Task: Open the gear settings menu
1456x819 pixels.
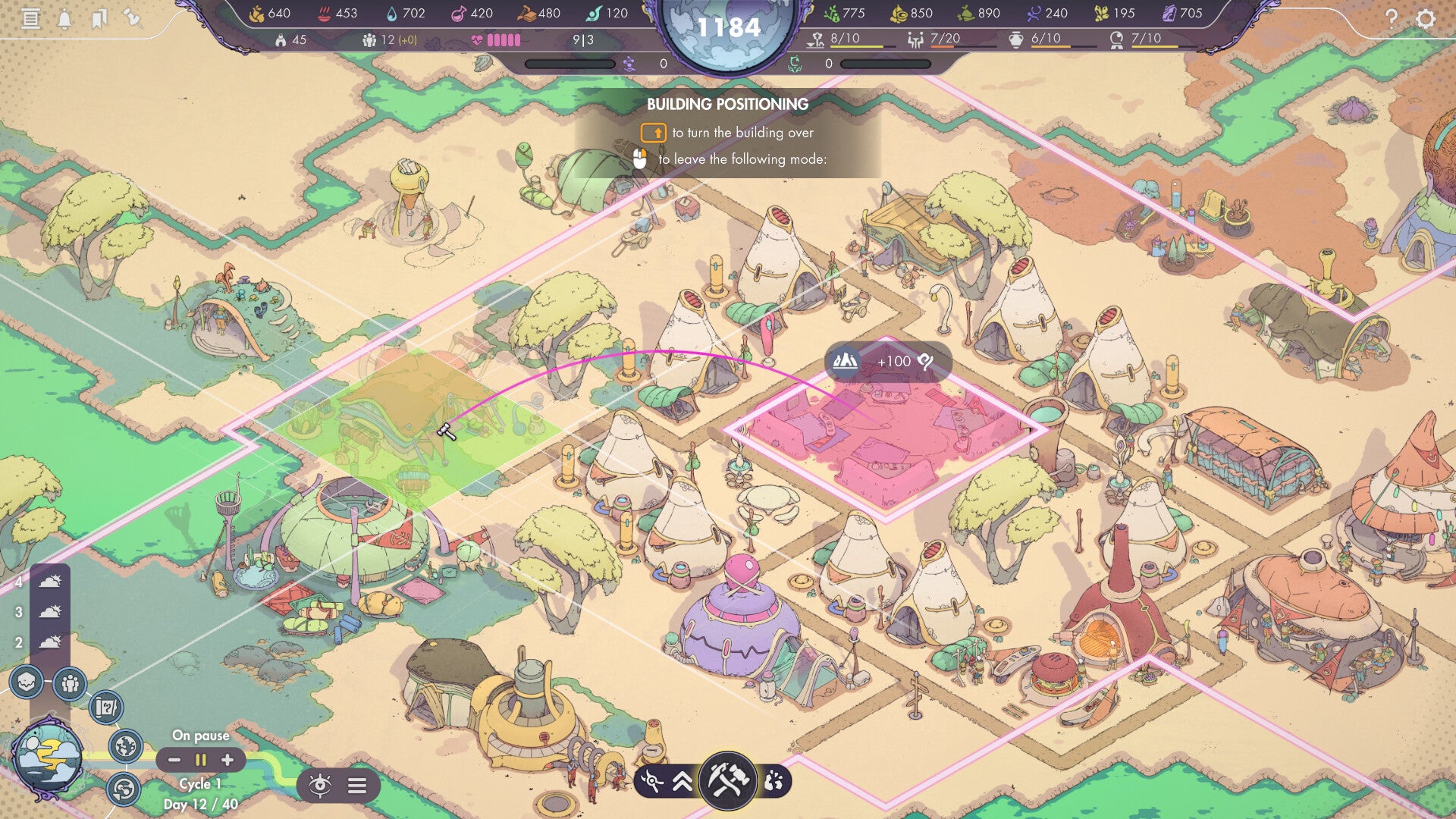Action: (x=1426, y=18)
